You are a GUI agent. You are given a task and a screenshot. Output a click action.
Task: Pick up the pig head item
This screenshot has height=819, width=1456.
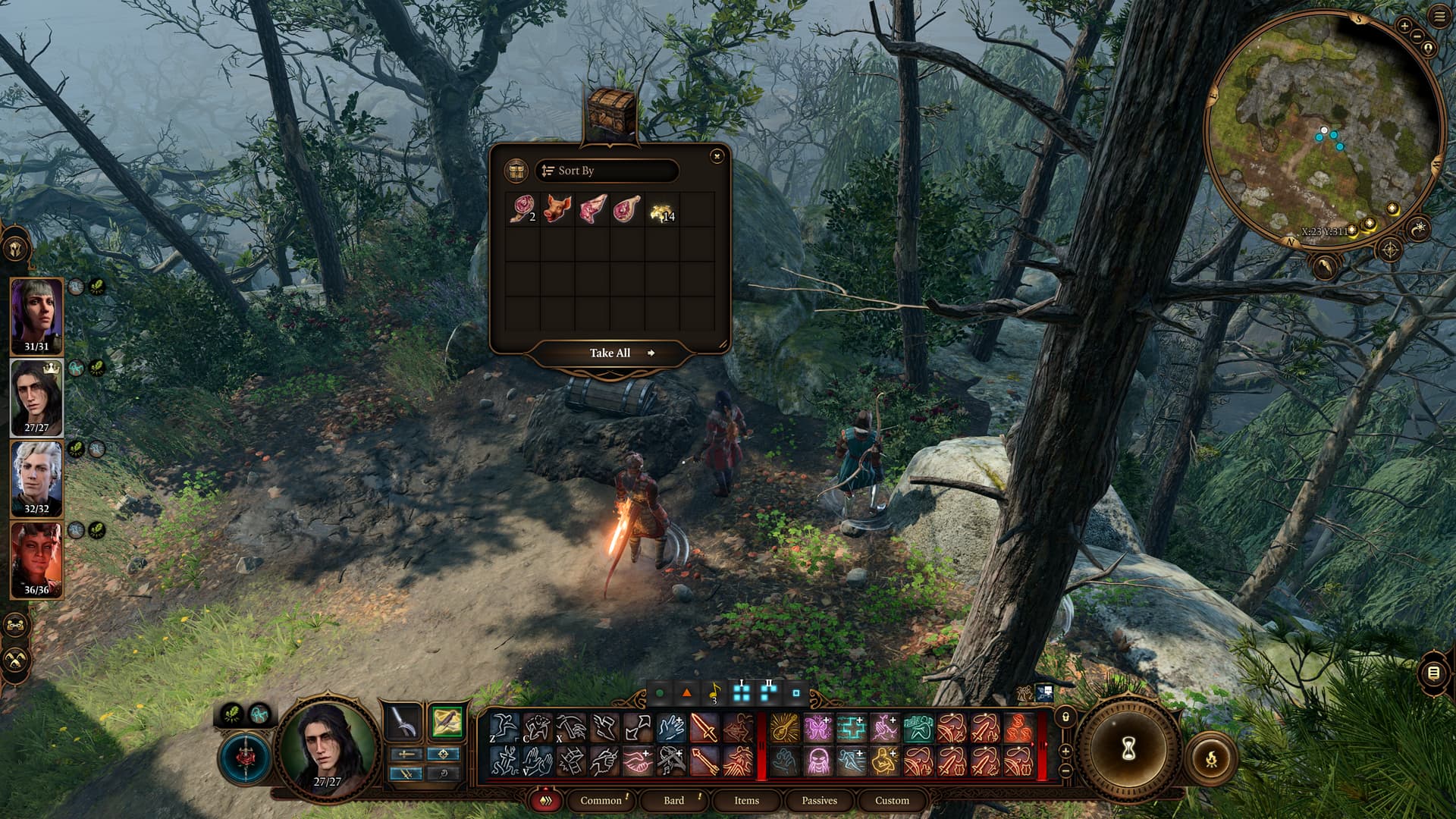tap(557, 209)
